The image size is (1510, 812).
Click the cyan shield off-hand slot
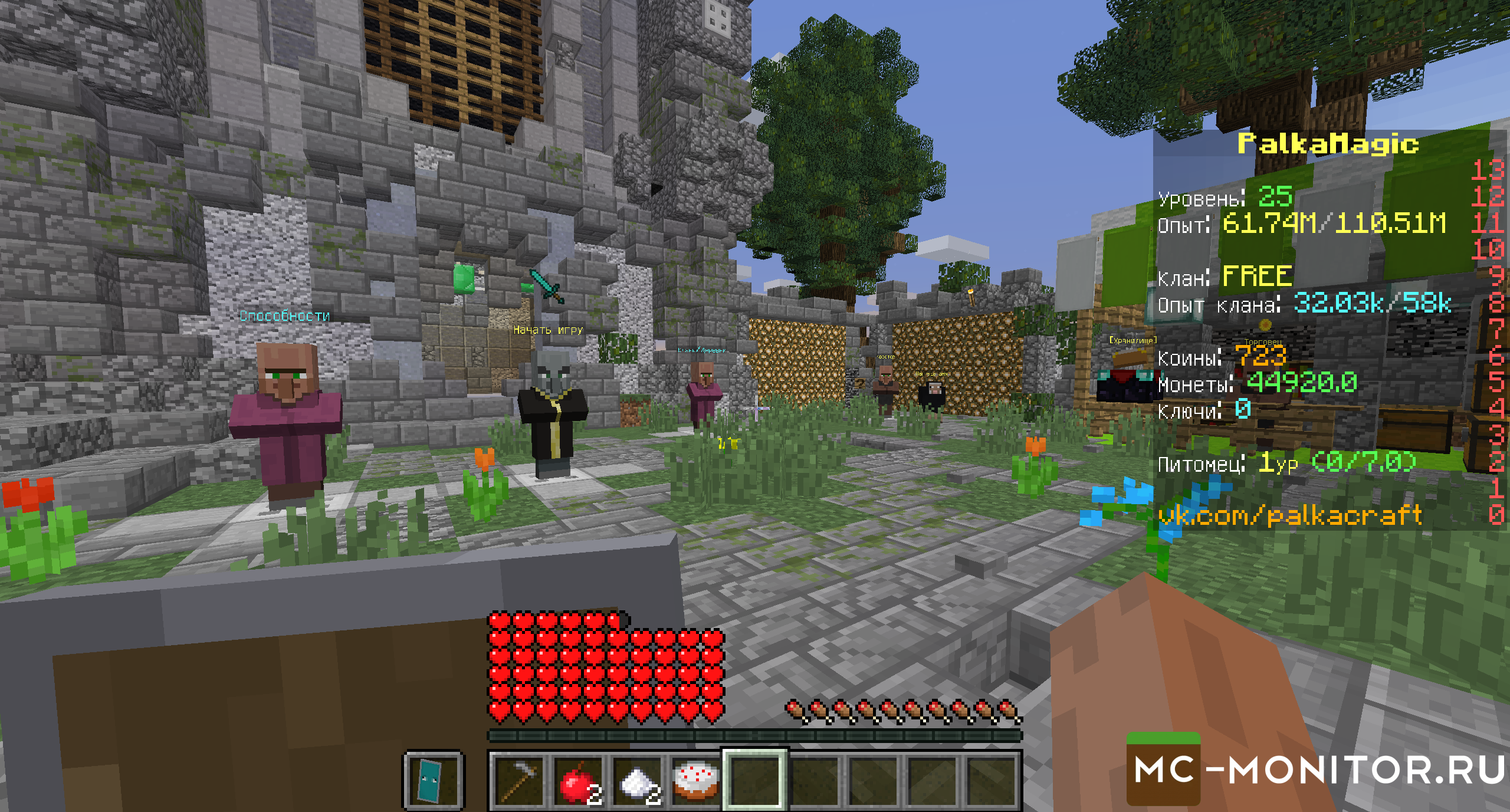434,781
